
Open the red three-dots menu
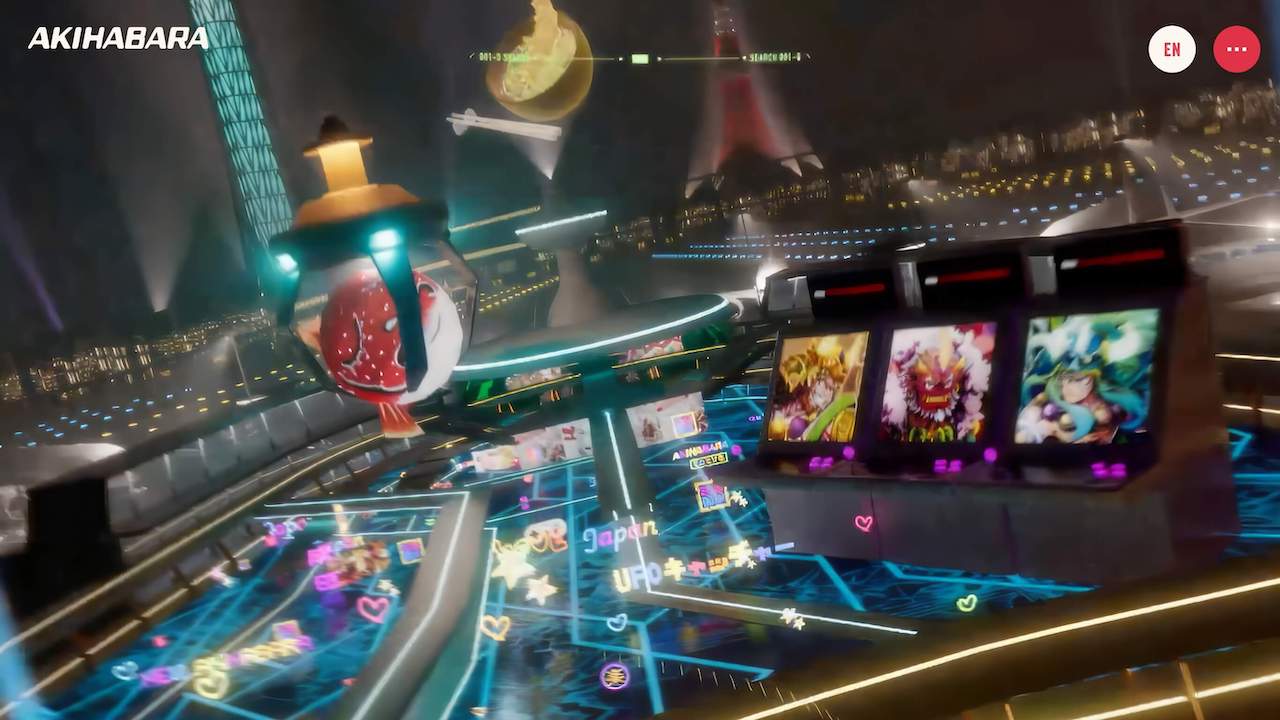click(x=1236, y=49)
